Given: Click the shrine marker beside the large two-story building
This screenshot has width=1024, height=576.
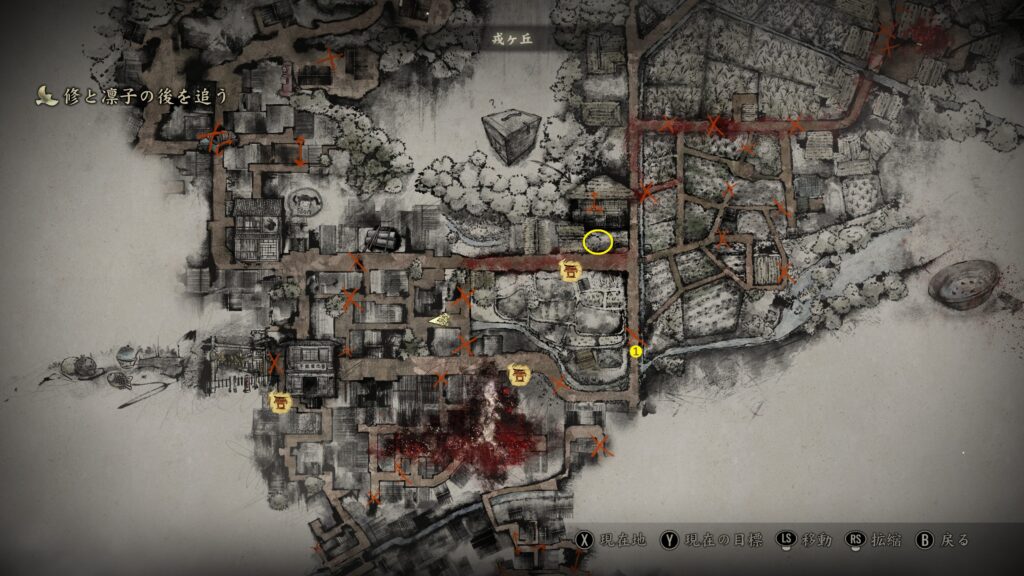Looking at the screenshot, I should 281,402.
